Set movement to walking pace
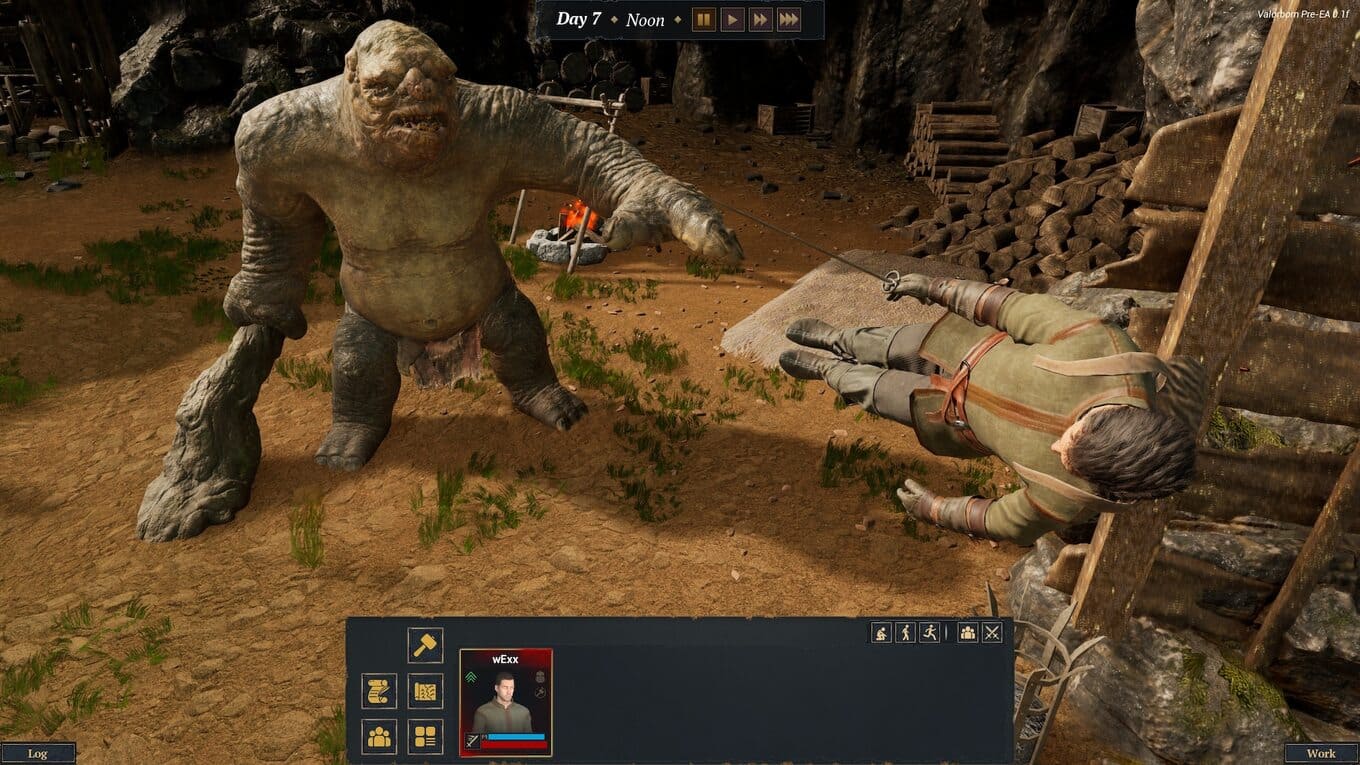1360x765 pixels. click(x=905, y=632)
